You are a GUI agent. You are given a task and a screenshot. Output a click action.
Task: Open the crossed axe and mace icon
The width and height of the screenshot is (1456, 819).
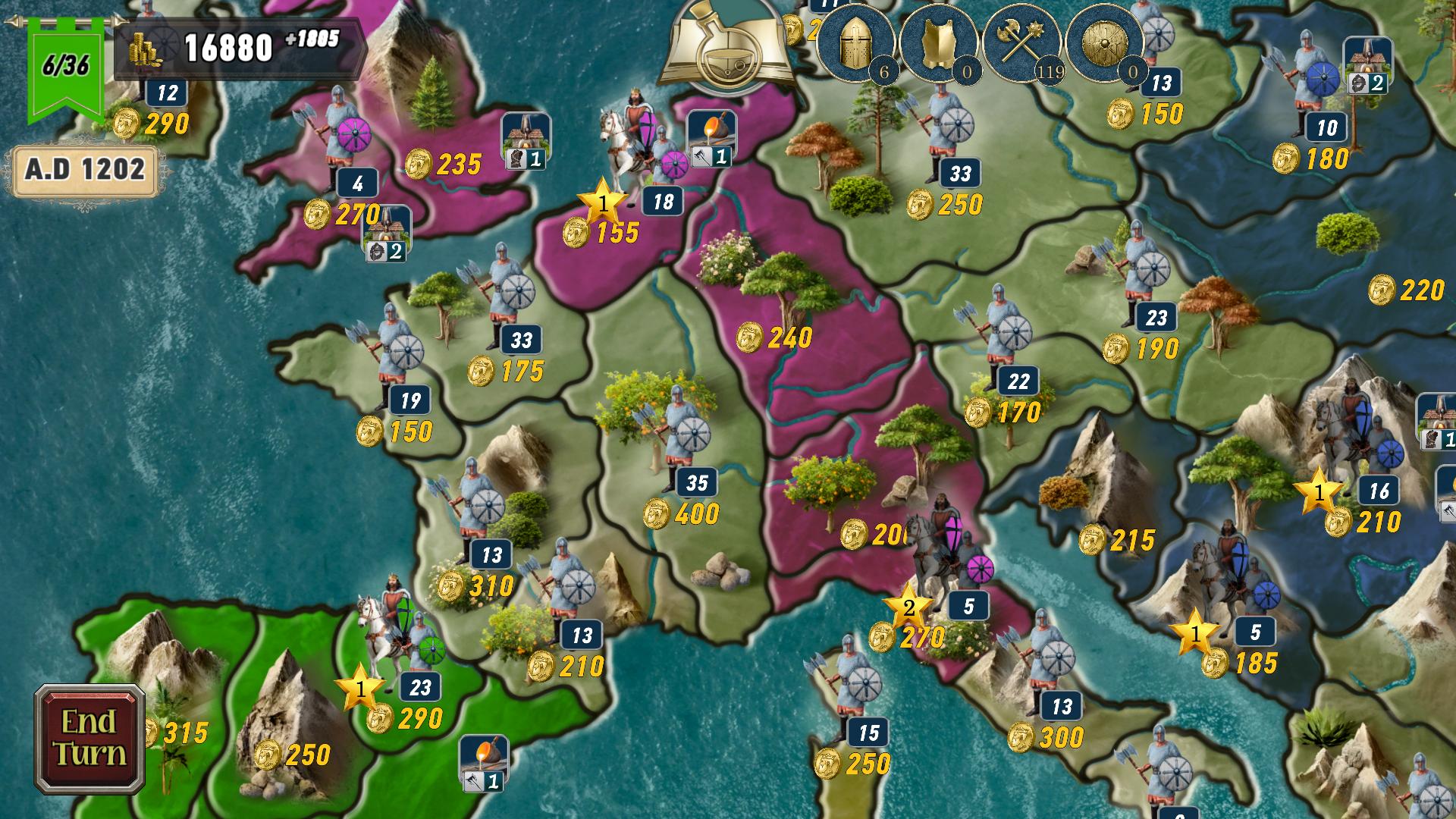pyautogui.click(x=1022, y=42)
